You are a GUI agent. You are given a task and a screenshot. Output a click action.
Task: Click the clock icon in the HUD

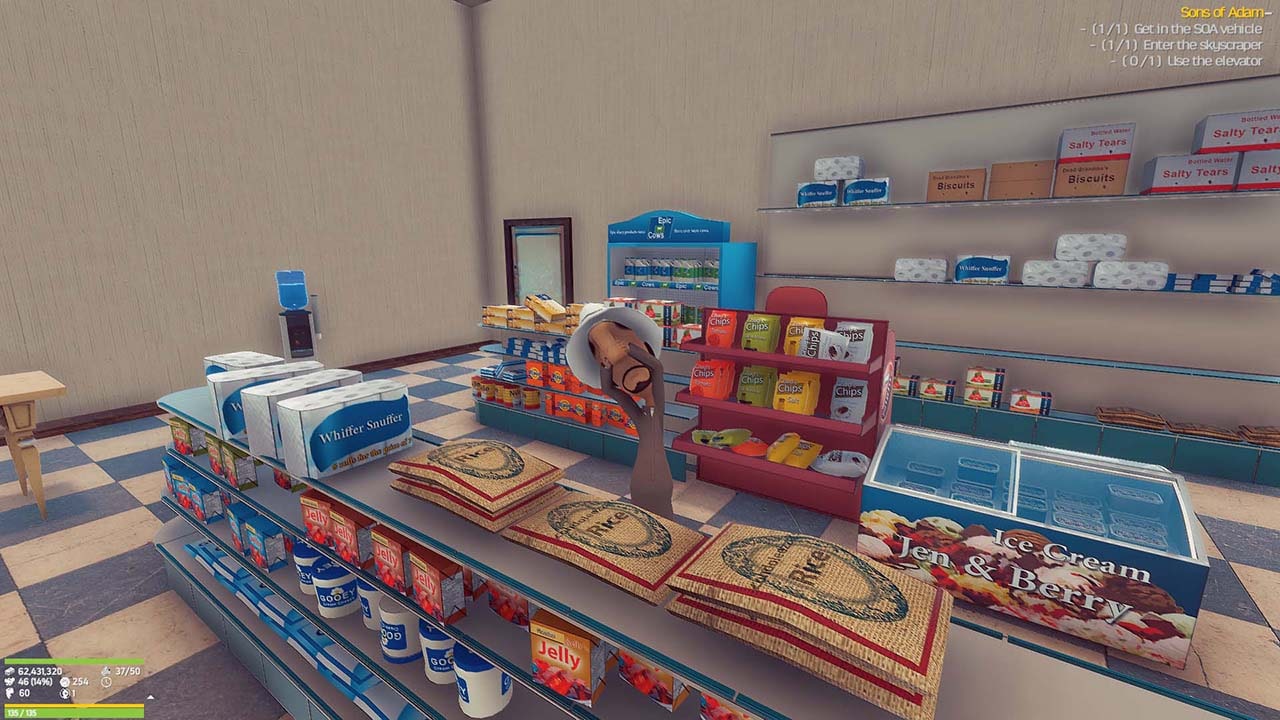coord(106,681)
